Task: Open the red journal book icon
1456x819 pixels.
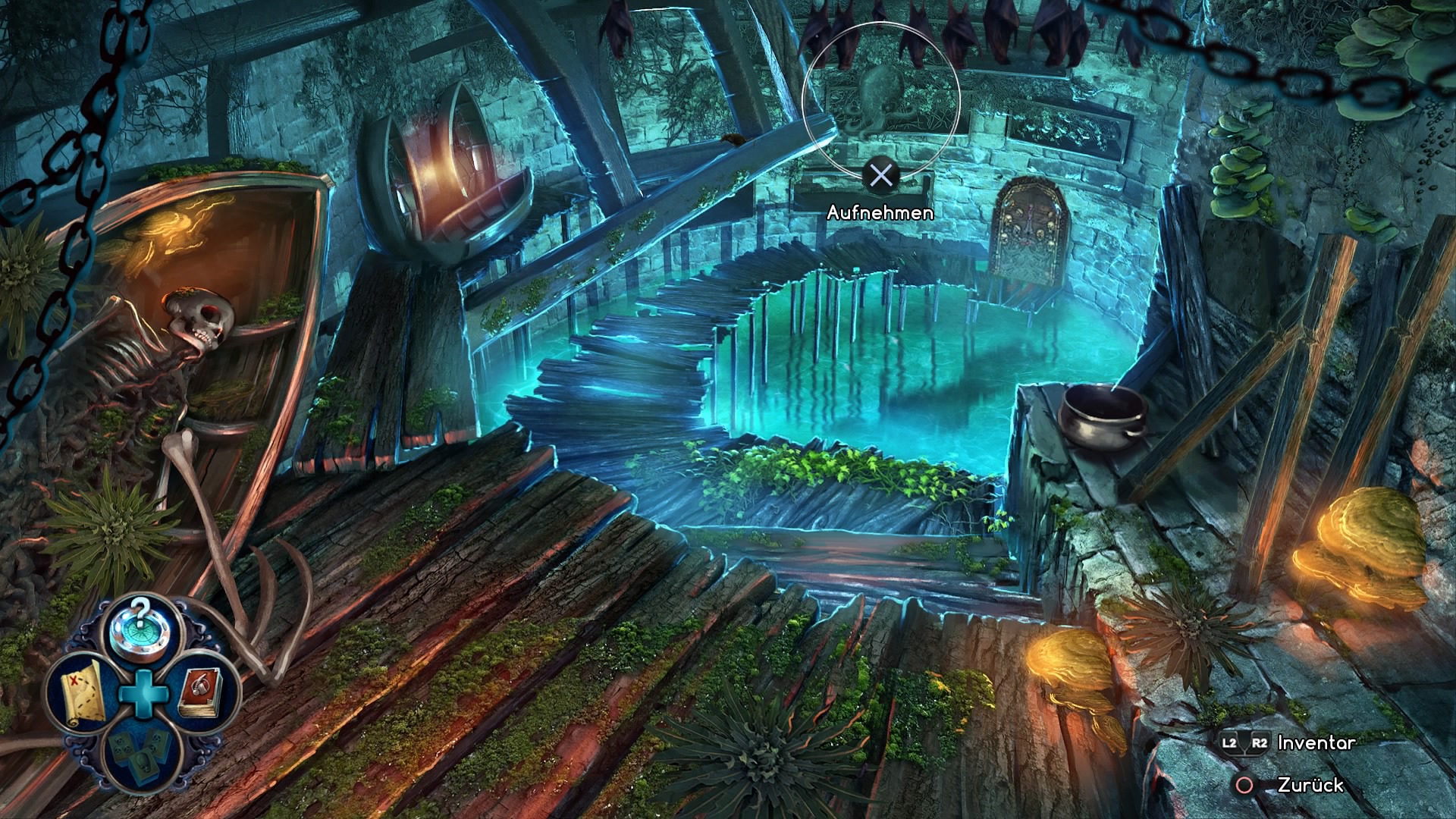Action: 201,692
